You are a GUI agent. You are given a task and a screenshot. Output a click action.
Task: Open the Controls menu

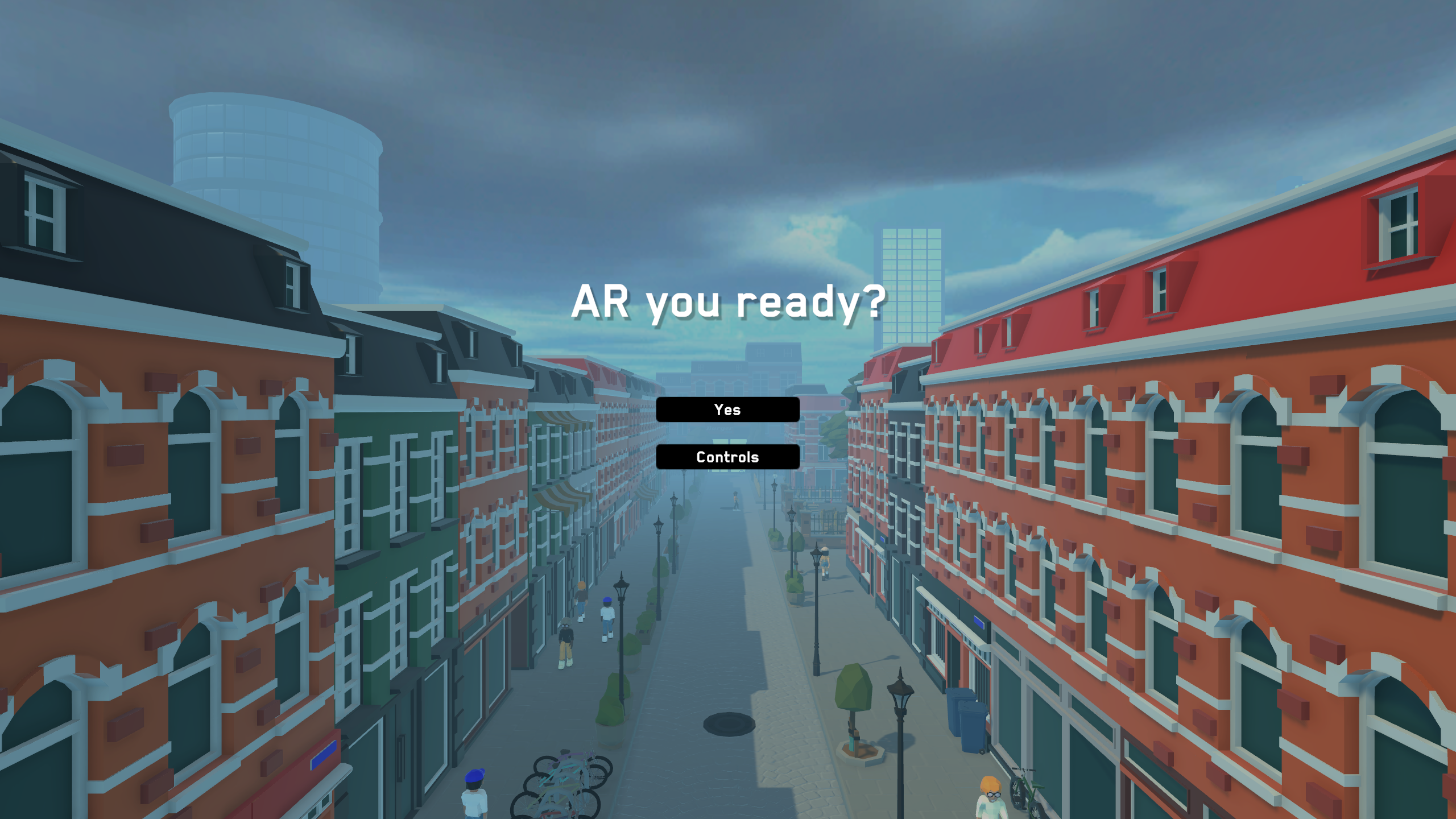728,456
